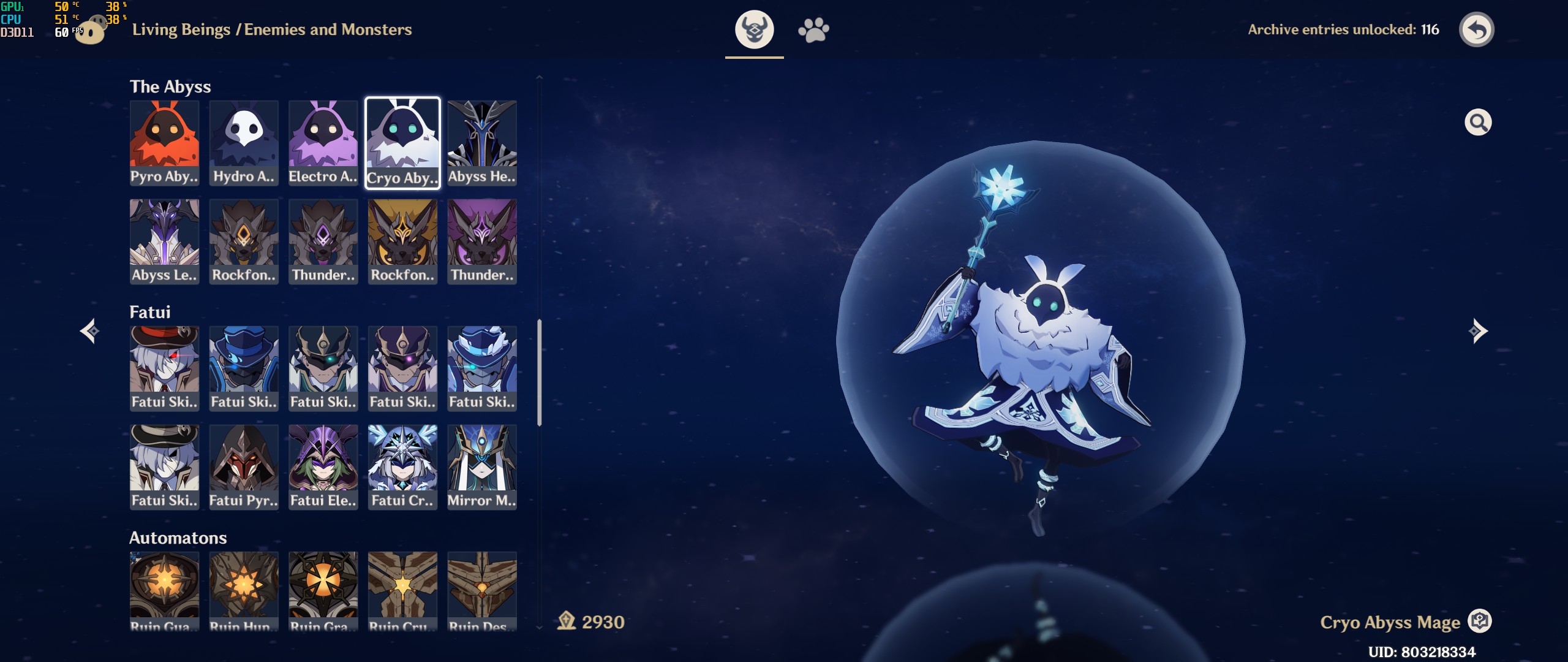Choose the red-eyed Fatui Skirmisher tile
The height and width of the screenshot is (662, 1568).
click(x=164, y=368)
